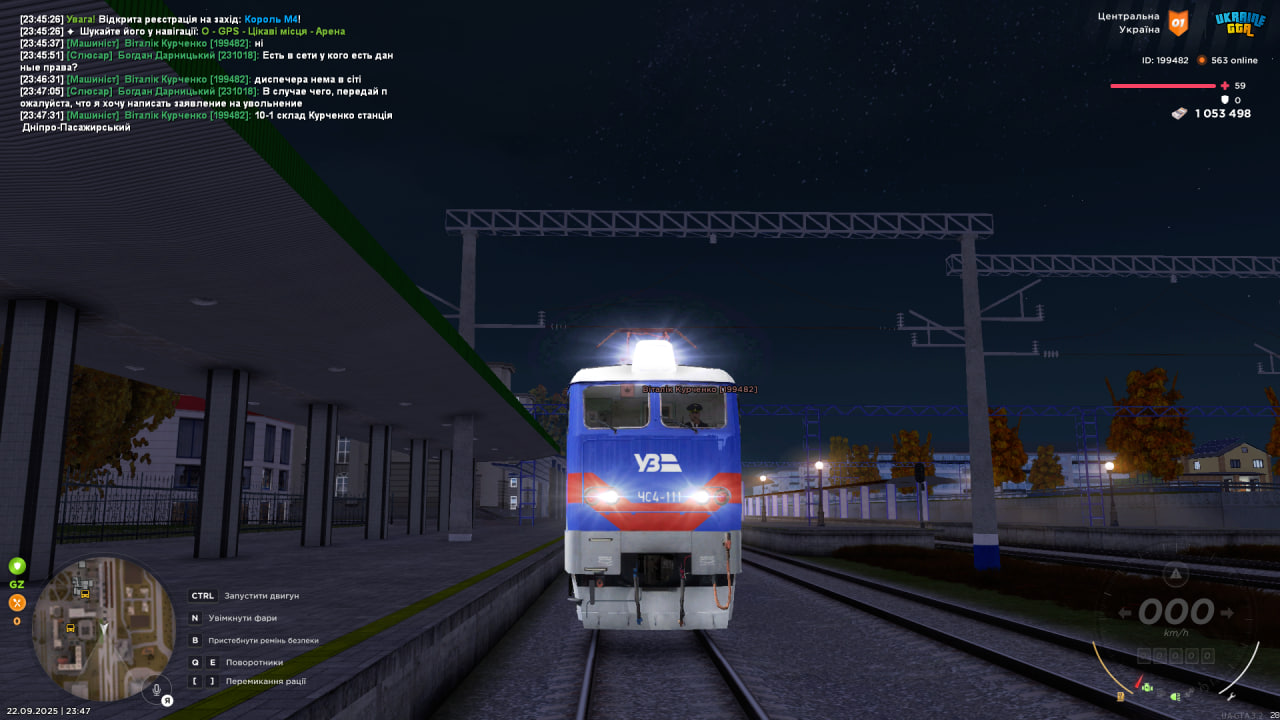
Task: Toggle the microphone voice chat icon
Action: pos(156,690)
